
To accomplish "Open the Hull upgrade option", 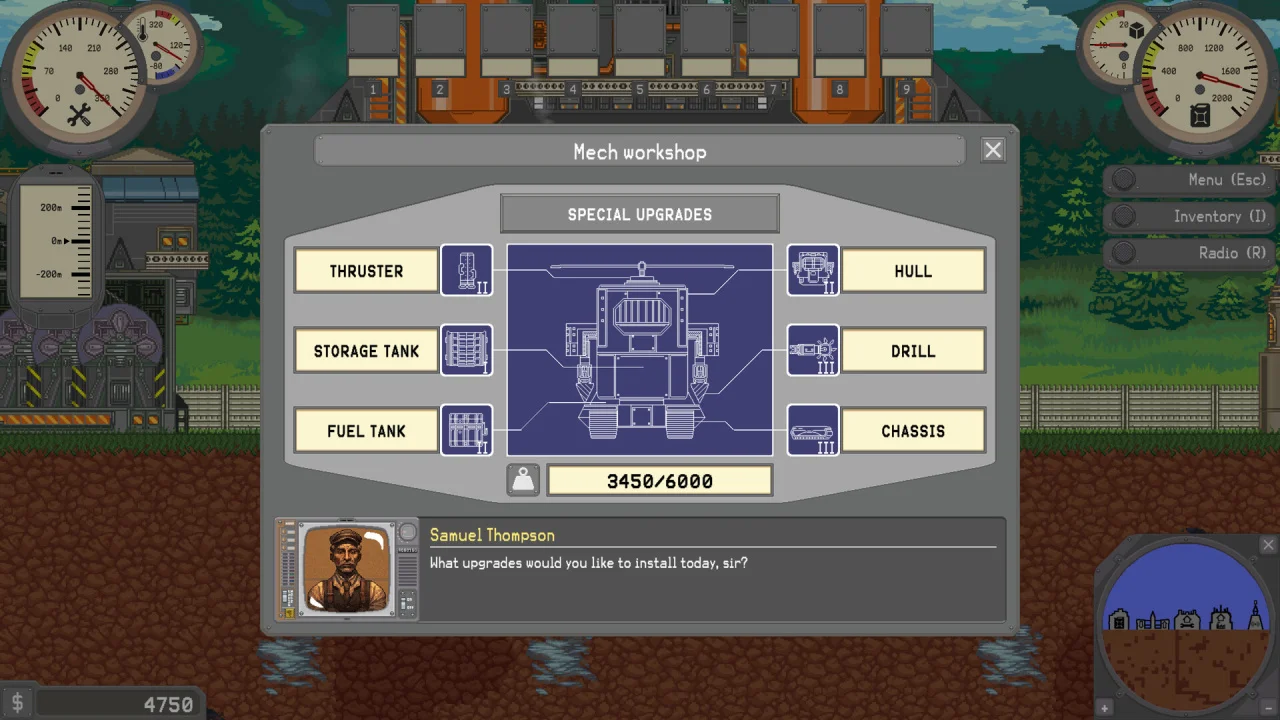I will [x=913, y=271].
